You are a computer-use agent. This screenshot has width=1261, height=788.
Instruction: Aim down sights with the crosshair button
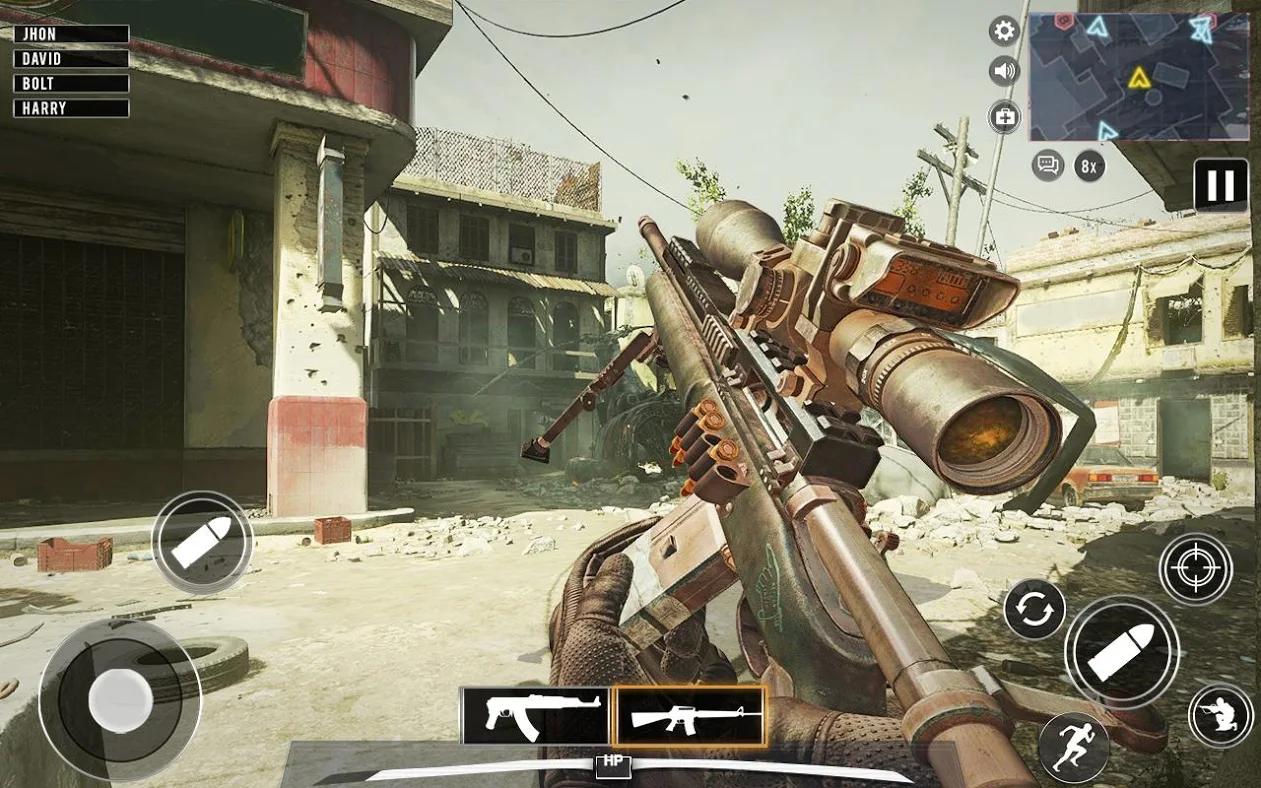(1195, 569)
